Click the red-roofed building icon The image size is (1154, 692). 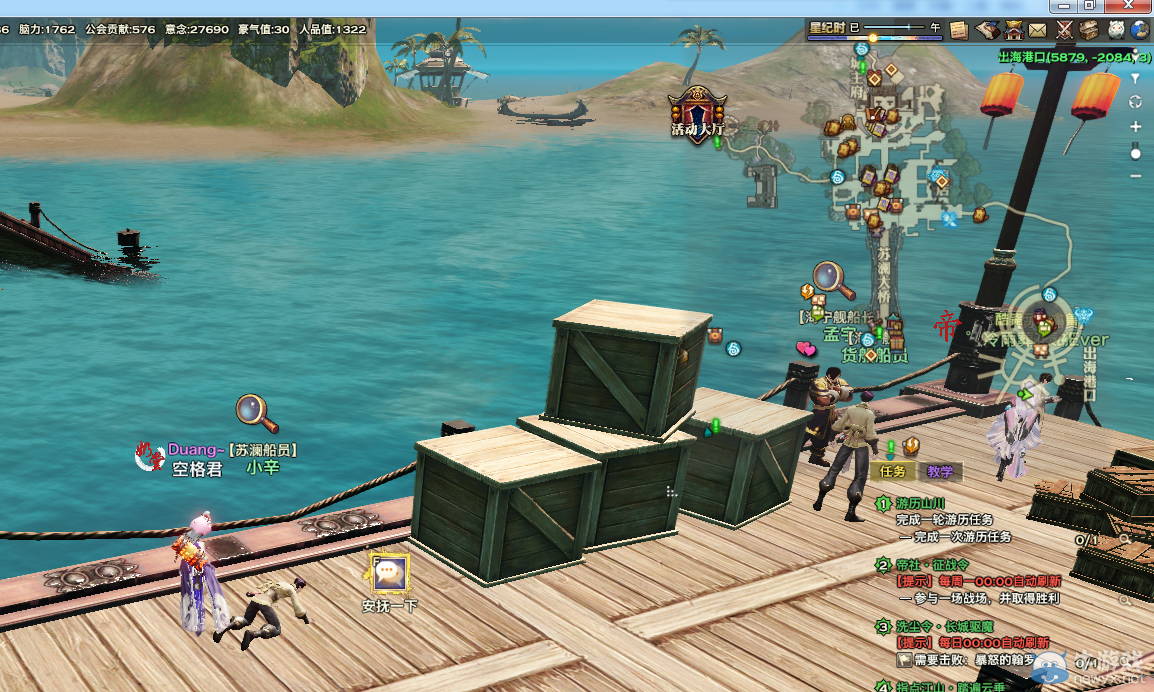(x=1014, y=30)
